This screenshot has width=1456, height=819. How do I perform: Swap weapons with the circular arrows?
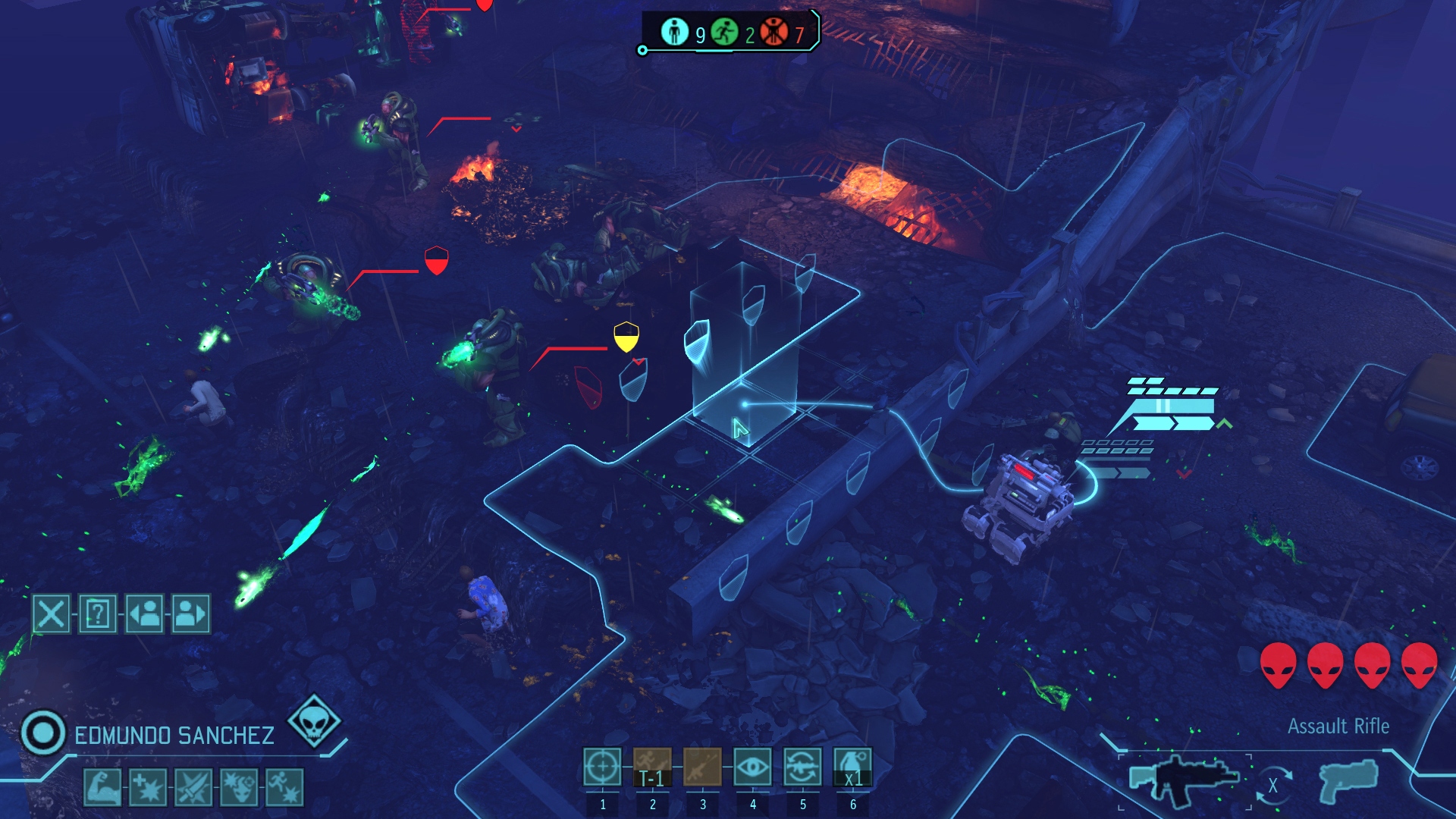[1273, 785]
